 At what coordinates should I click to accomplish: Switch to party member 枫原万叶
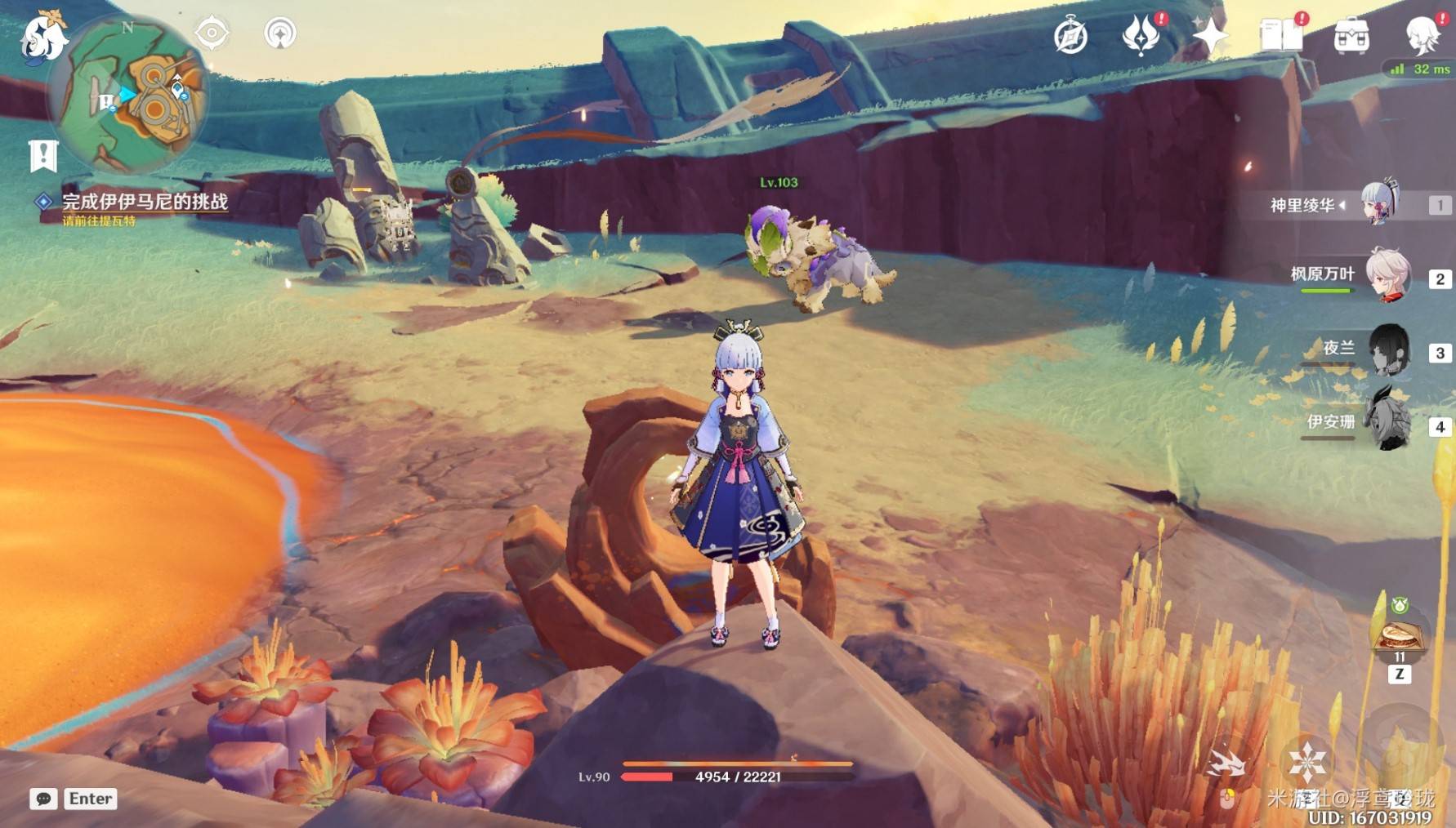tap(1387, 276)
